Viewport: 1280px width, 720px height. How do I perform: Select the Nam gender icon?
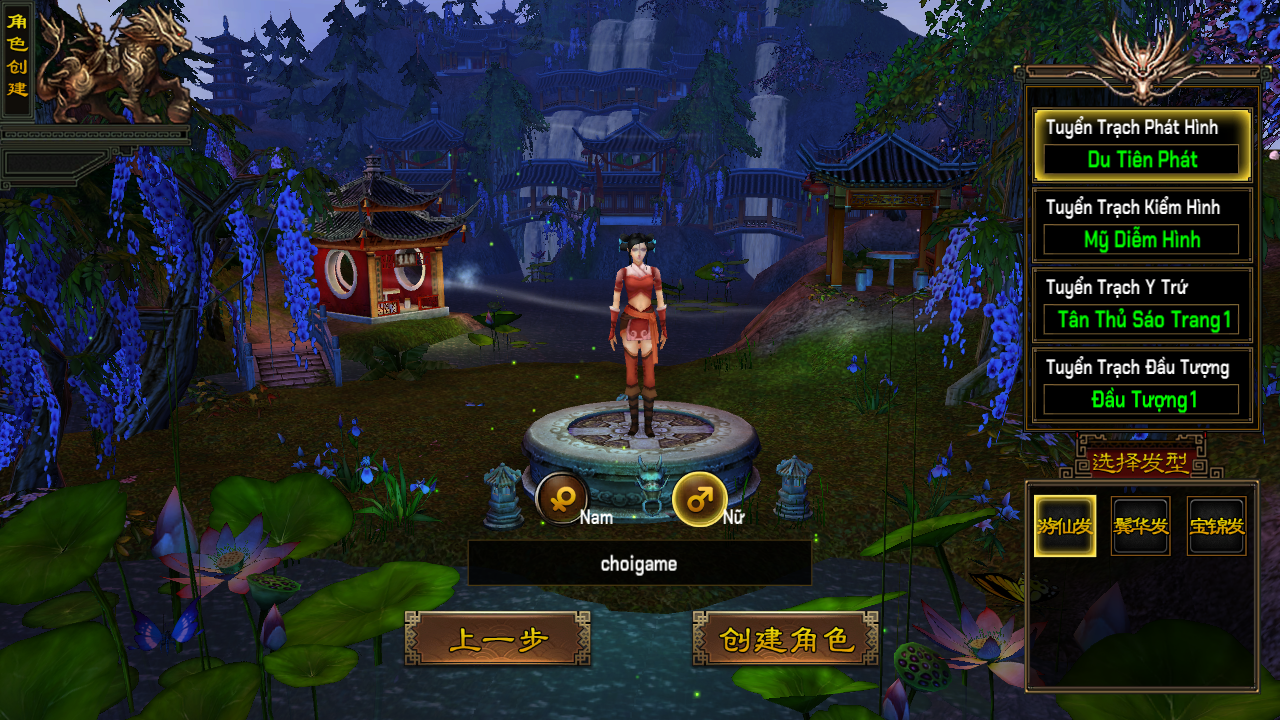point(562,498)
